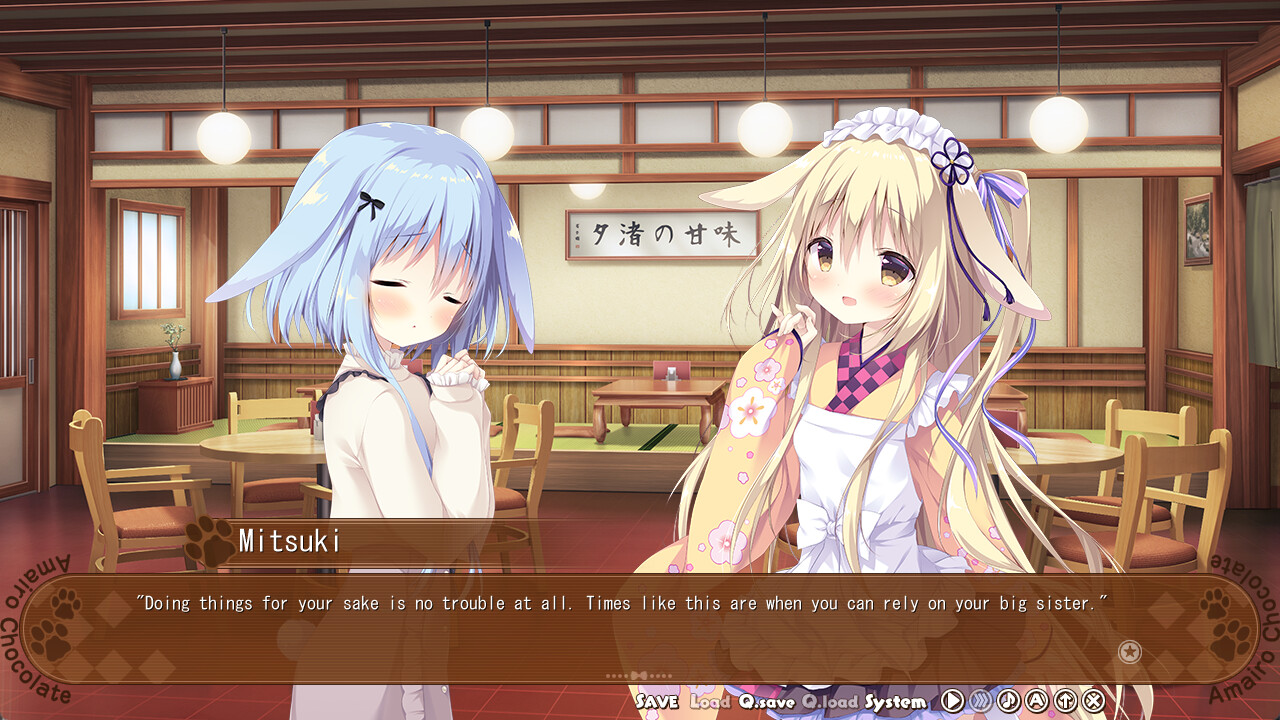Open the Load screen

[710, 703]
